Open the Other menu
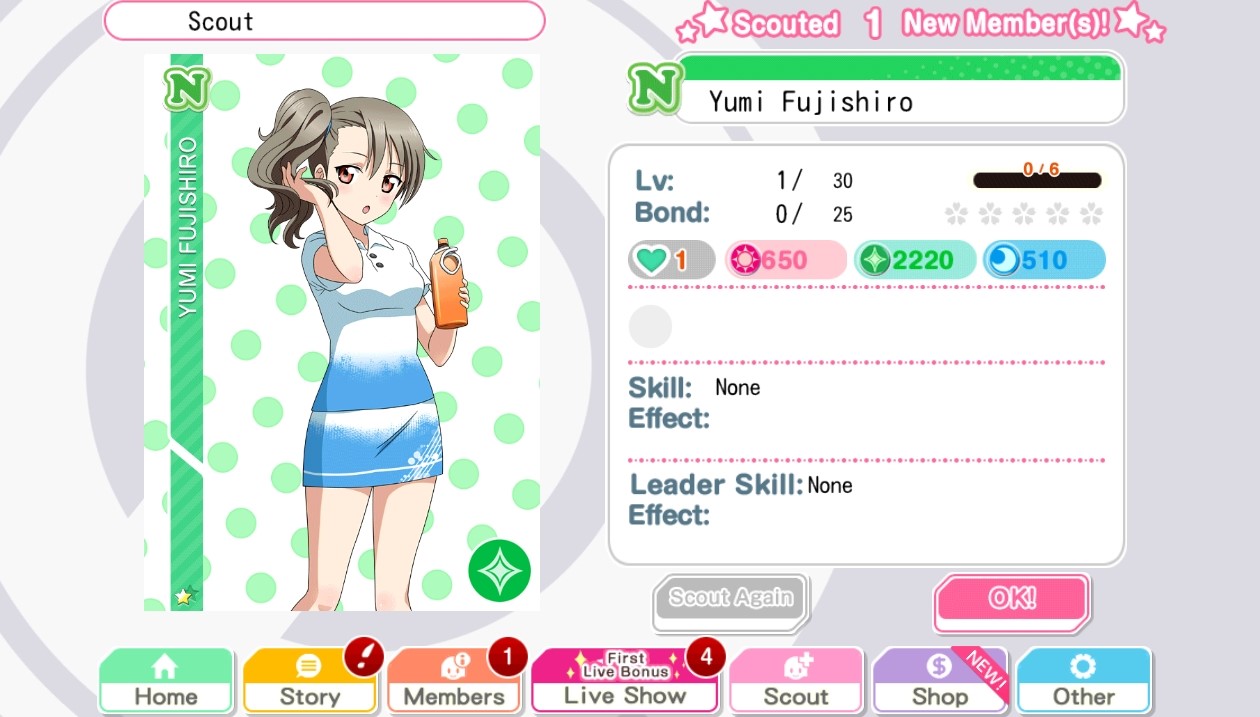This screenshot has width=1260, height=717. coord(1083,681)
